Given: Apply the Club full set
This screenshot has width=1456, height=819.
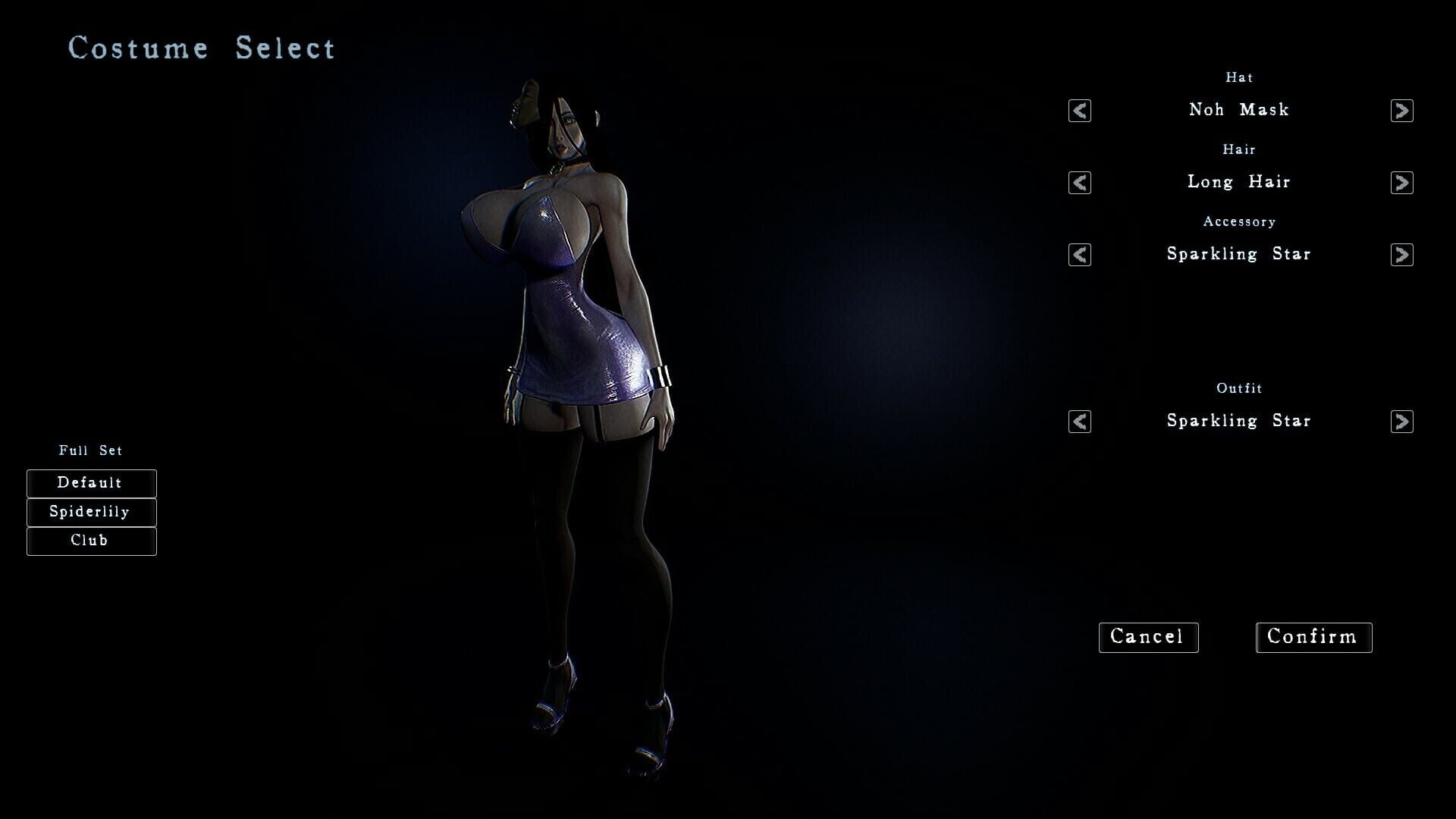Looking at the screenshot, I should 91,541.
